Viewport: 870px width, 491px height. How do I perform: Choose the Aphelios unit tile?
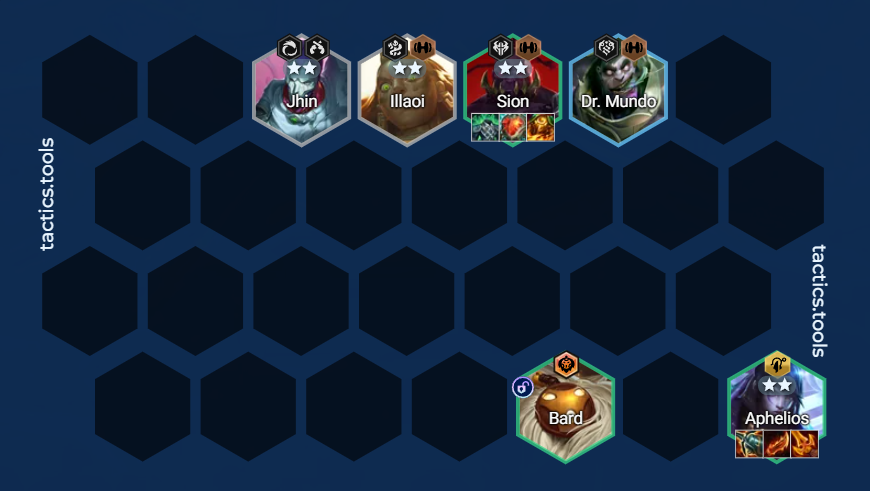pyautogui.click(x=777, y=405)
